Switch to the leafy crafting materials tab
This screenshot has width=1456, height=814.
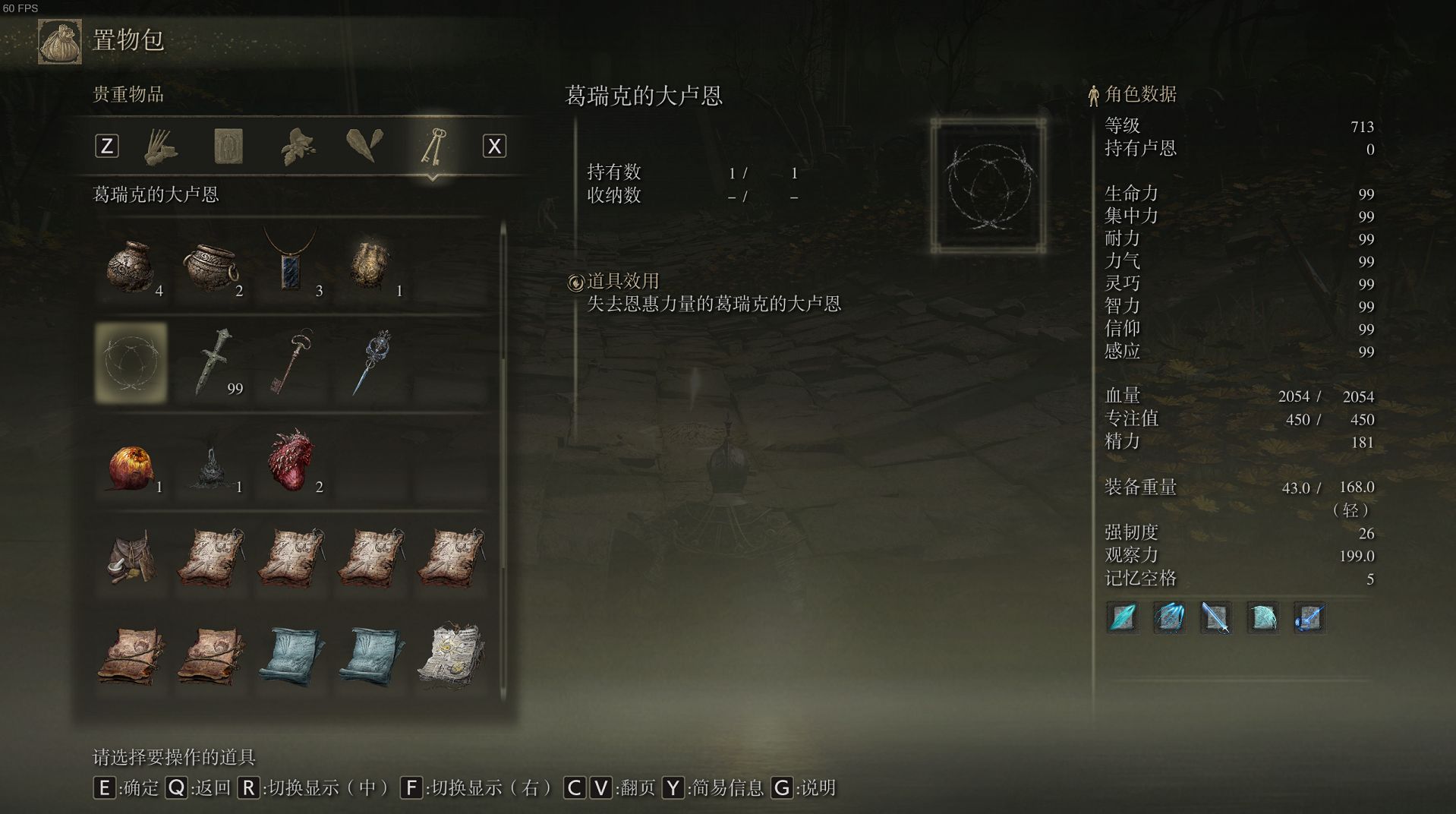tap(298, 145)
